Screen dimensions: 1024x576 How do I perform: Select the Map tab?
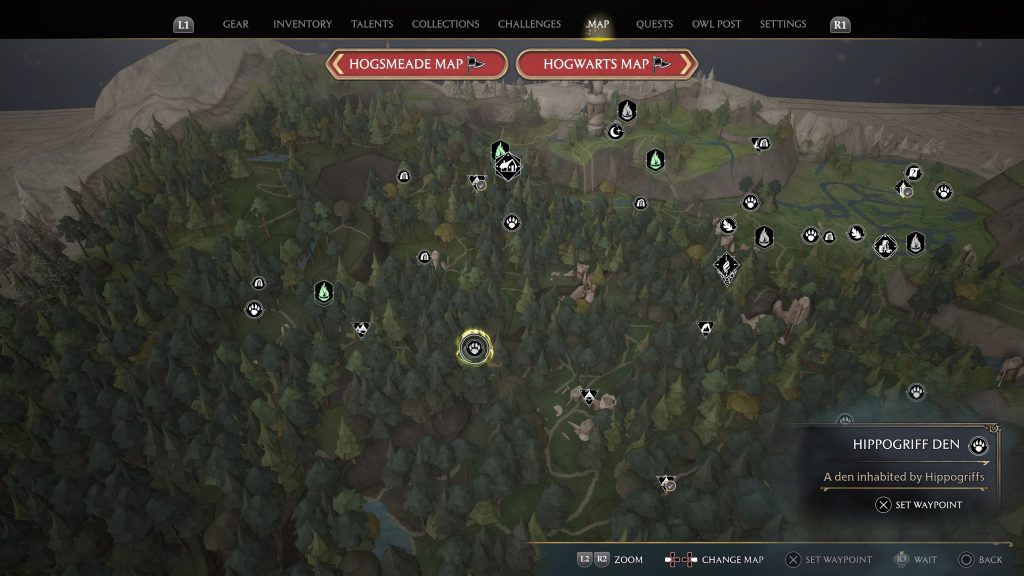[x=598, y=24]
